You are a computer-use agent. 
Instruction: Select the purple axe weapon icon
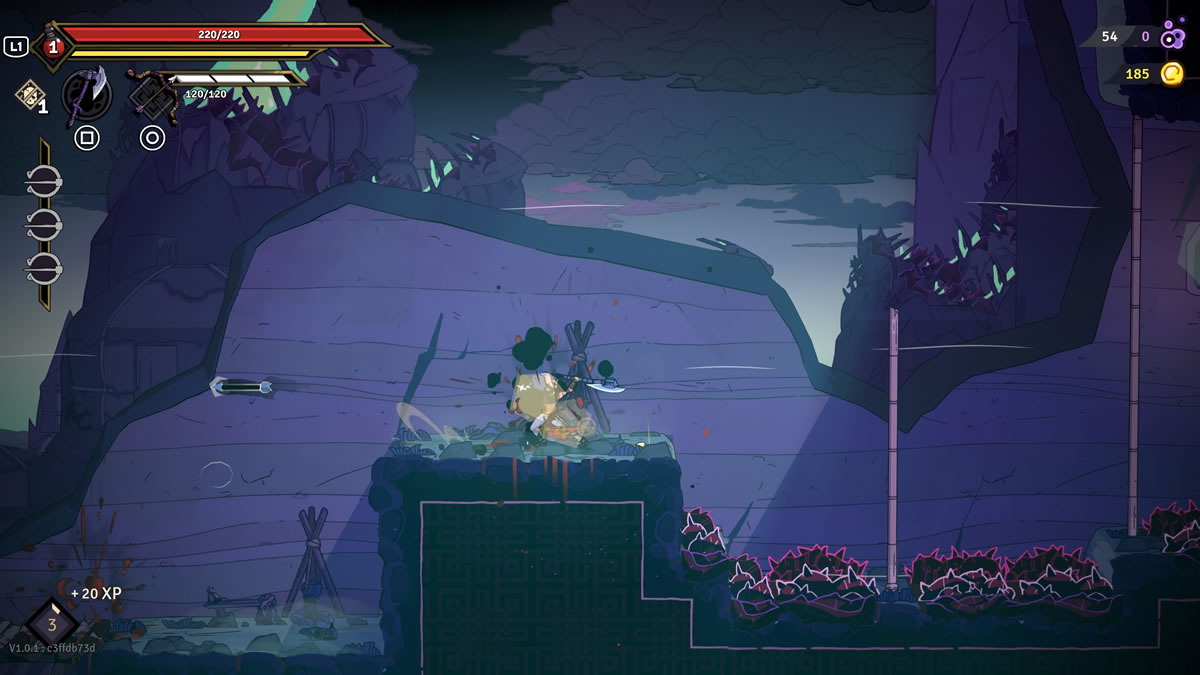(x=87, y=96)
